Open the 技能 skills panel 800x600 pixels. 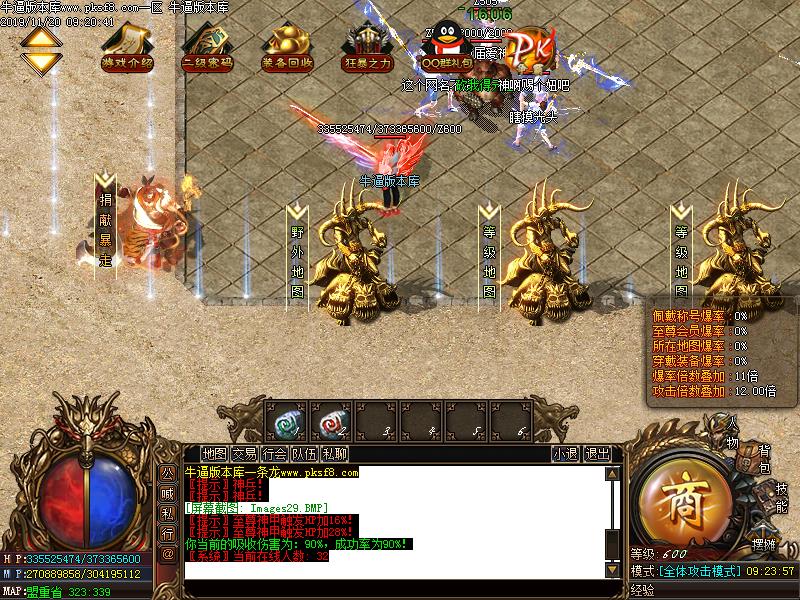(x=781, y=498)
